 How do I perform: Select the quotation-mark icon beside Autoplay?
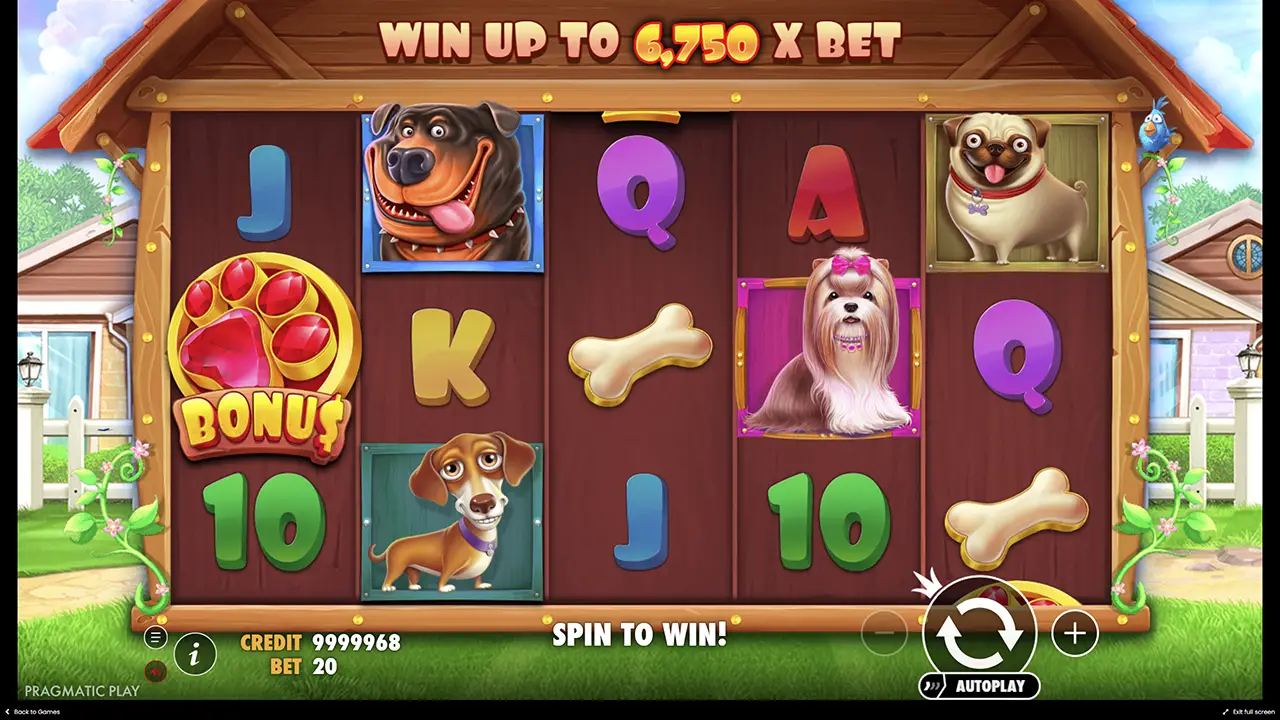click(931, 686)
